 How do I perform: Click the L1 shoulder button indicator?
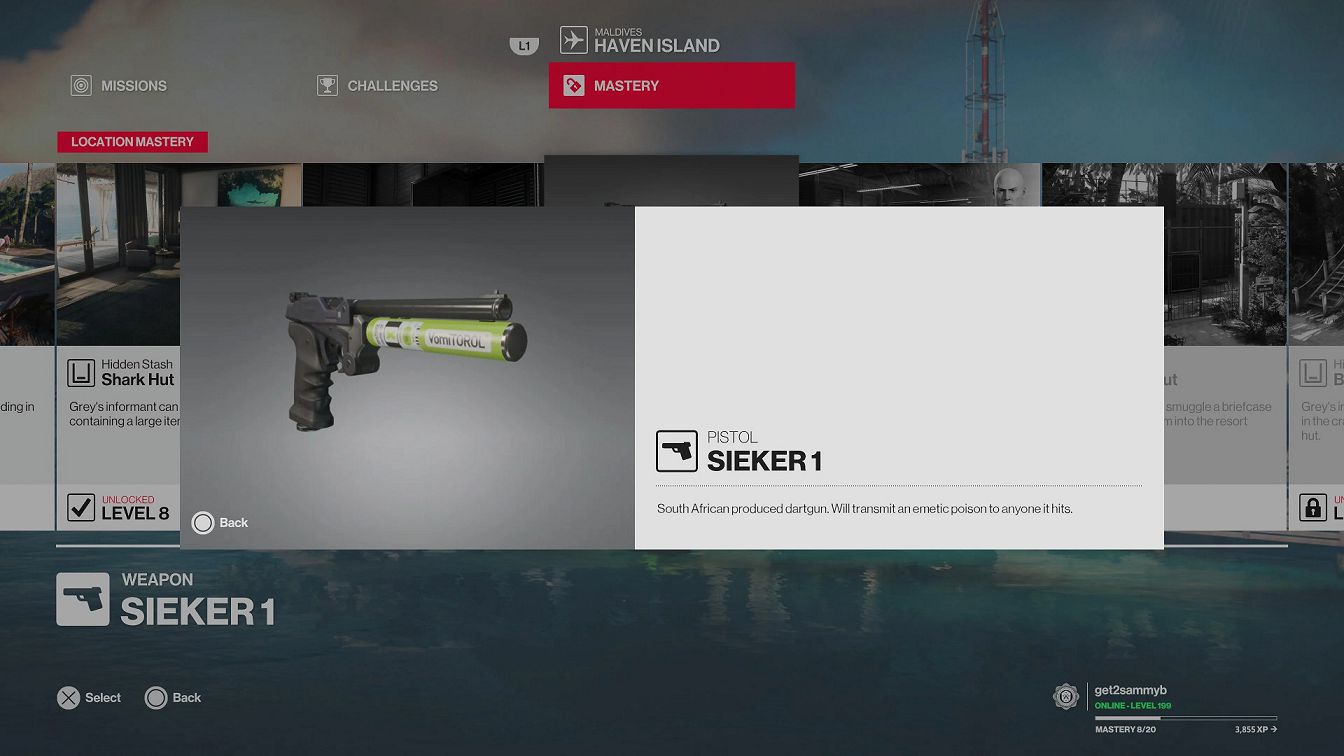523,45
